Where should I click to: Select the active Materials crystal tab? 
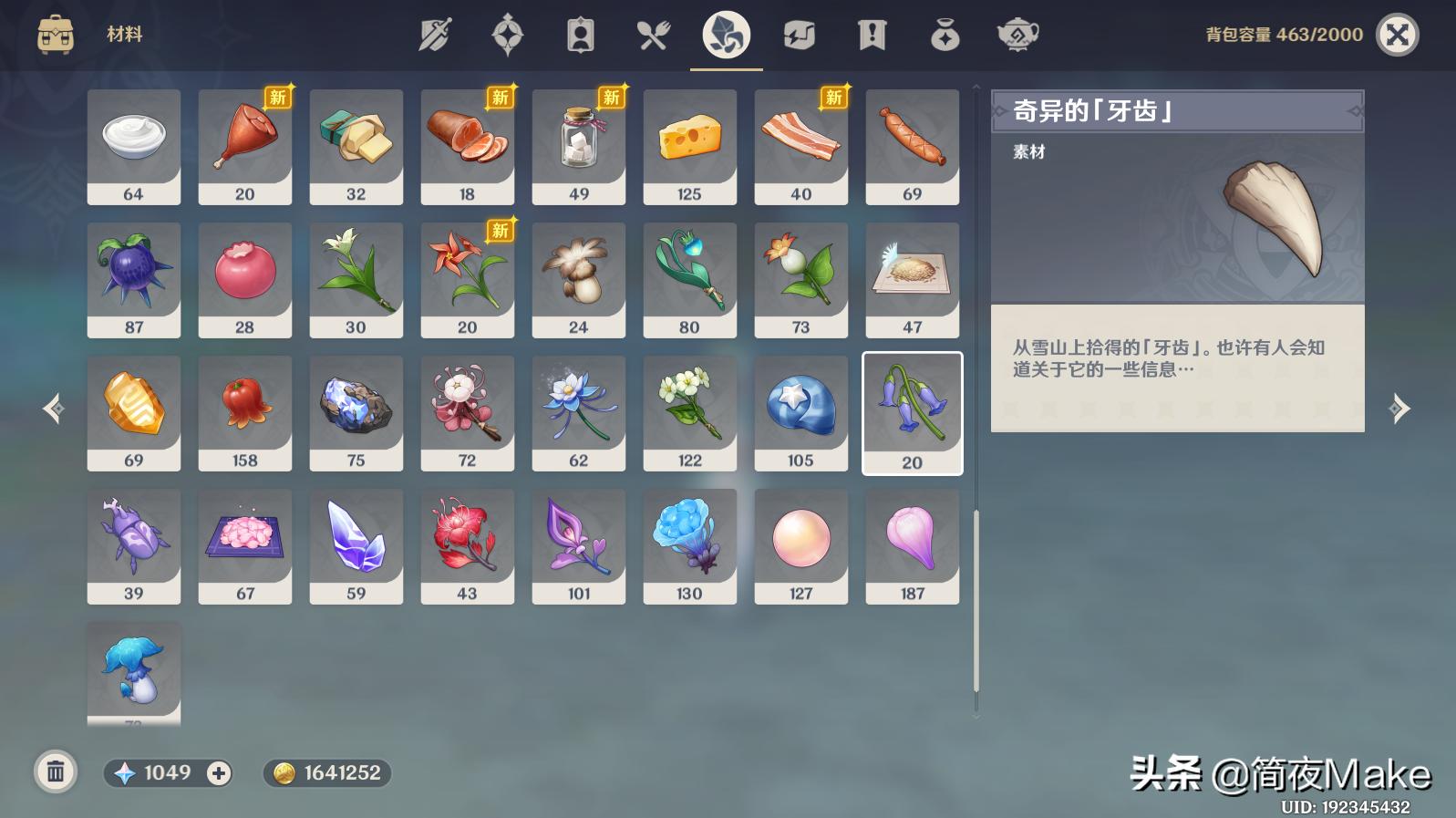coord(724,34)
